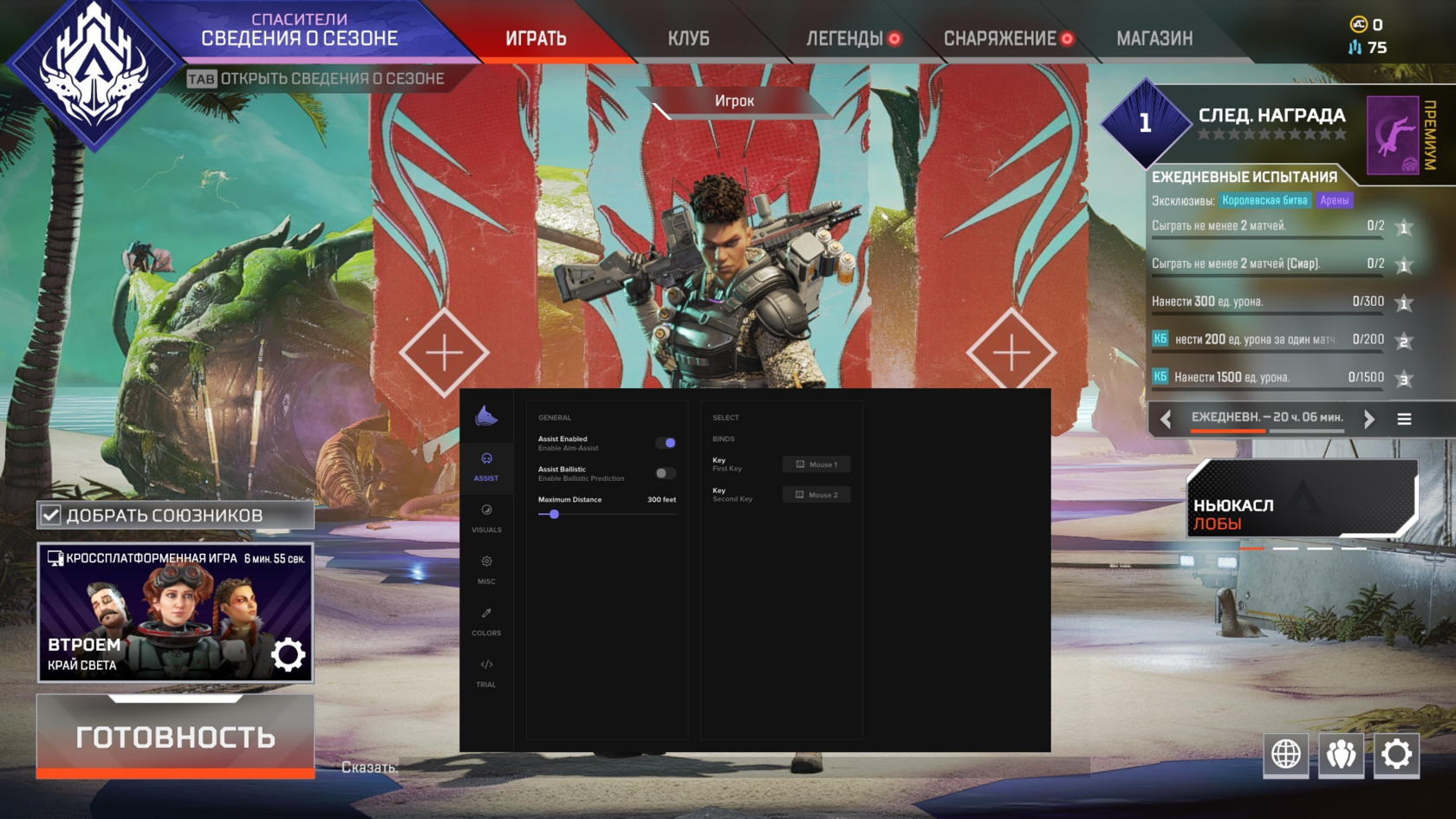
Task: Open the hamburger menu beside daily challenges
Action: pos(1404,419)
